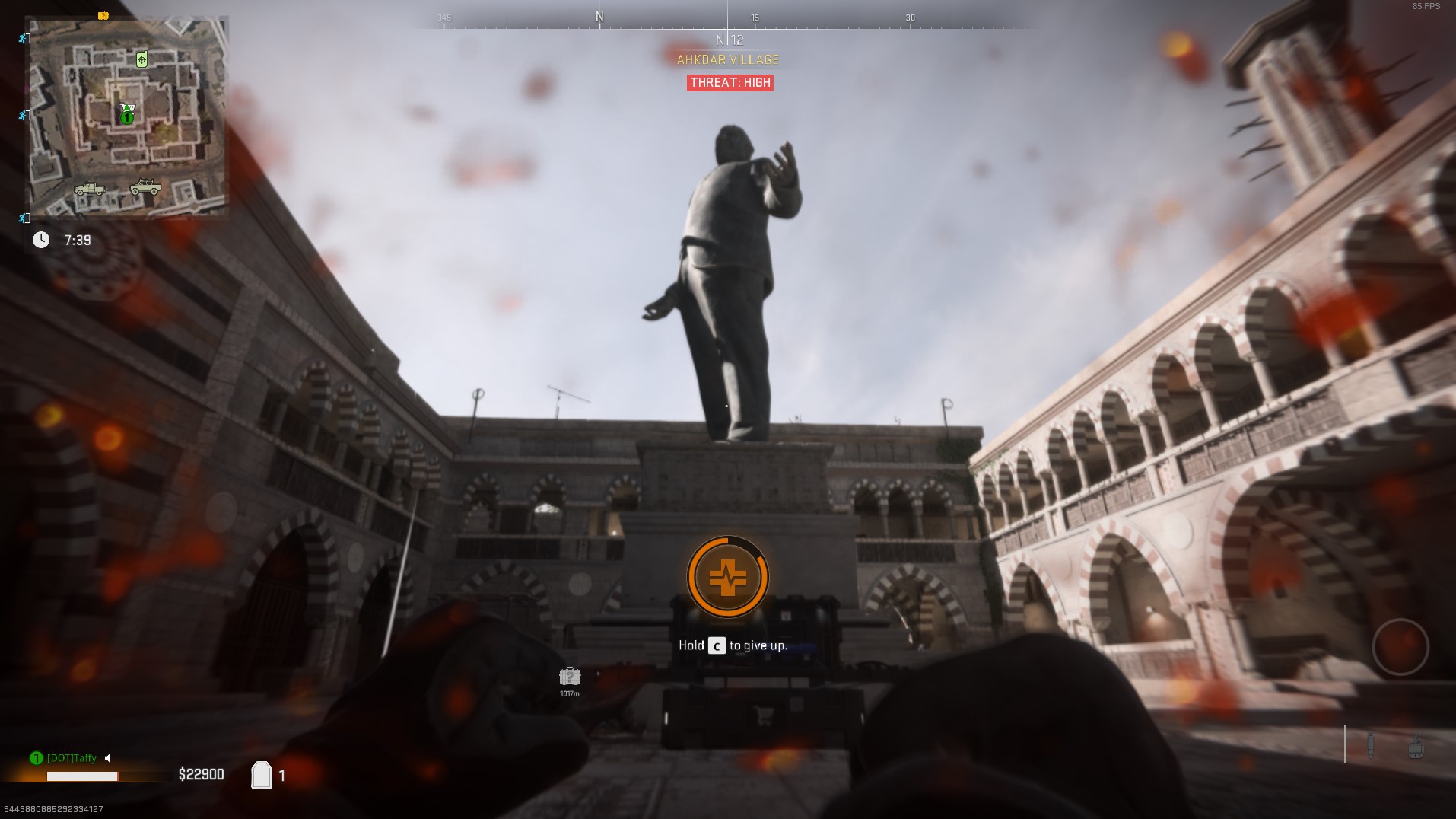Select the supply box icon showing 1017m
1456x819 pixels.
coord(570,677)
